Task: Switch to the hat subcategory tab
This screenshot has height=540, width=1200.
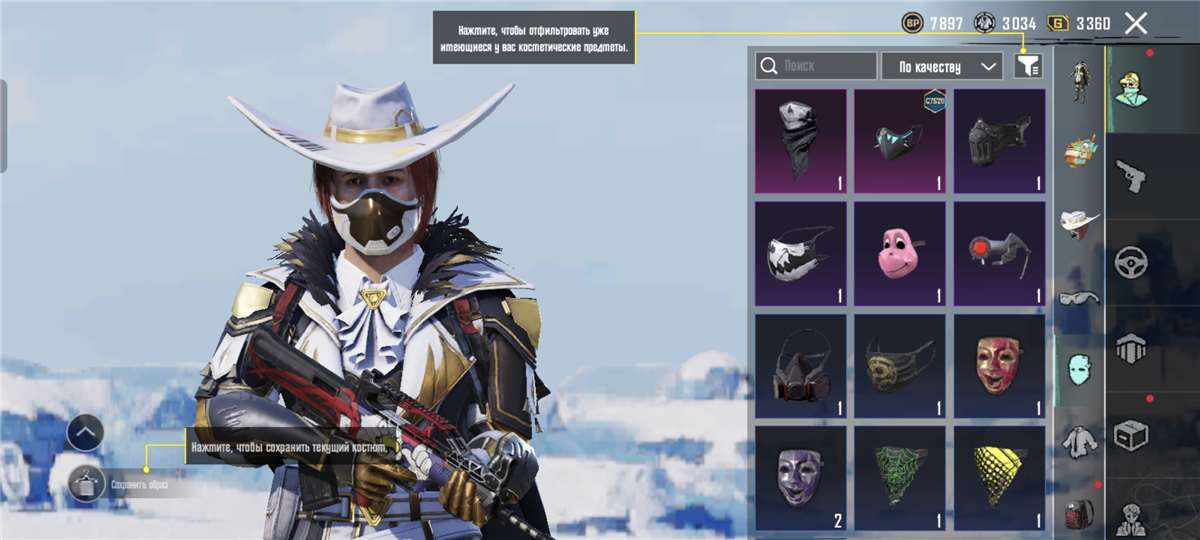Action: 1079,222
